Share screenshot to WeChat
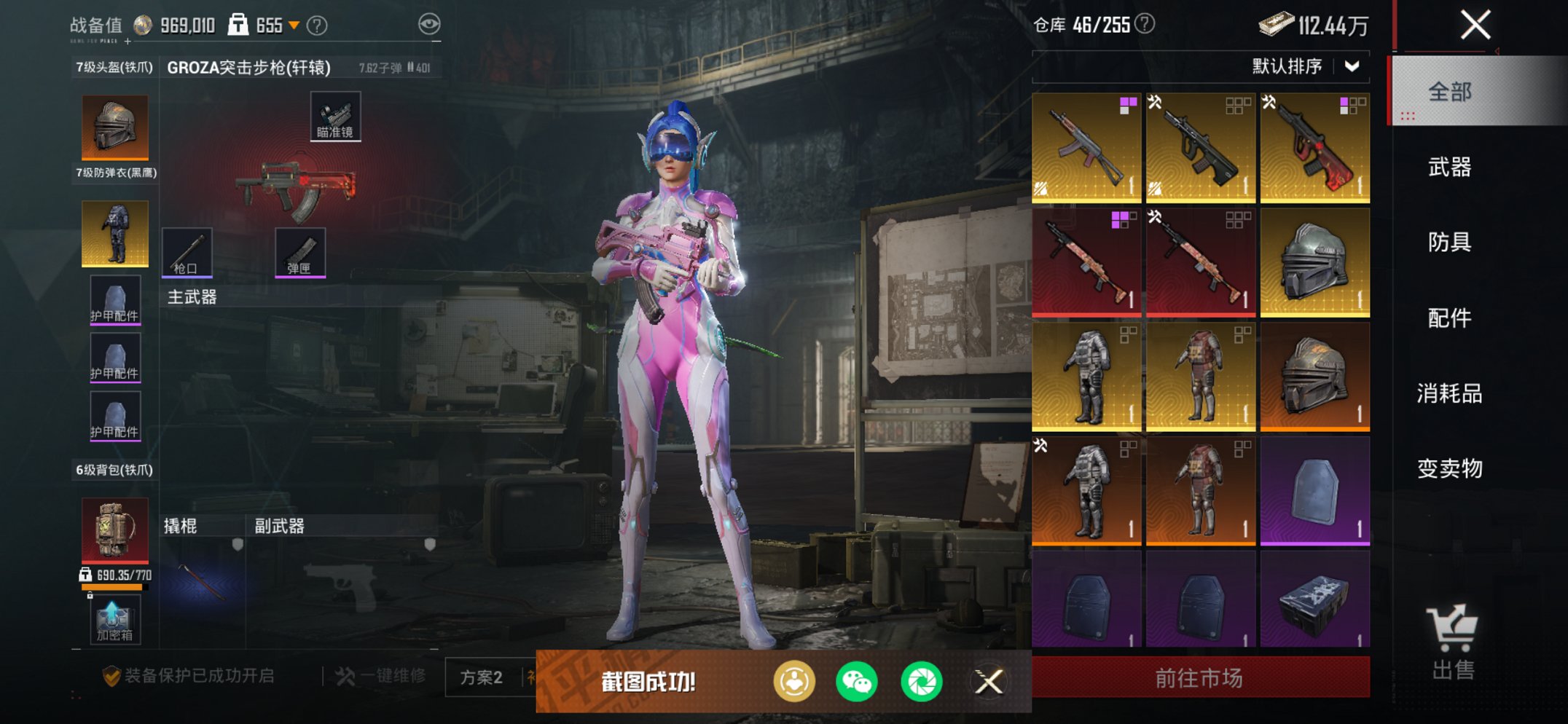 [x=856, y=682]
